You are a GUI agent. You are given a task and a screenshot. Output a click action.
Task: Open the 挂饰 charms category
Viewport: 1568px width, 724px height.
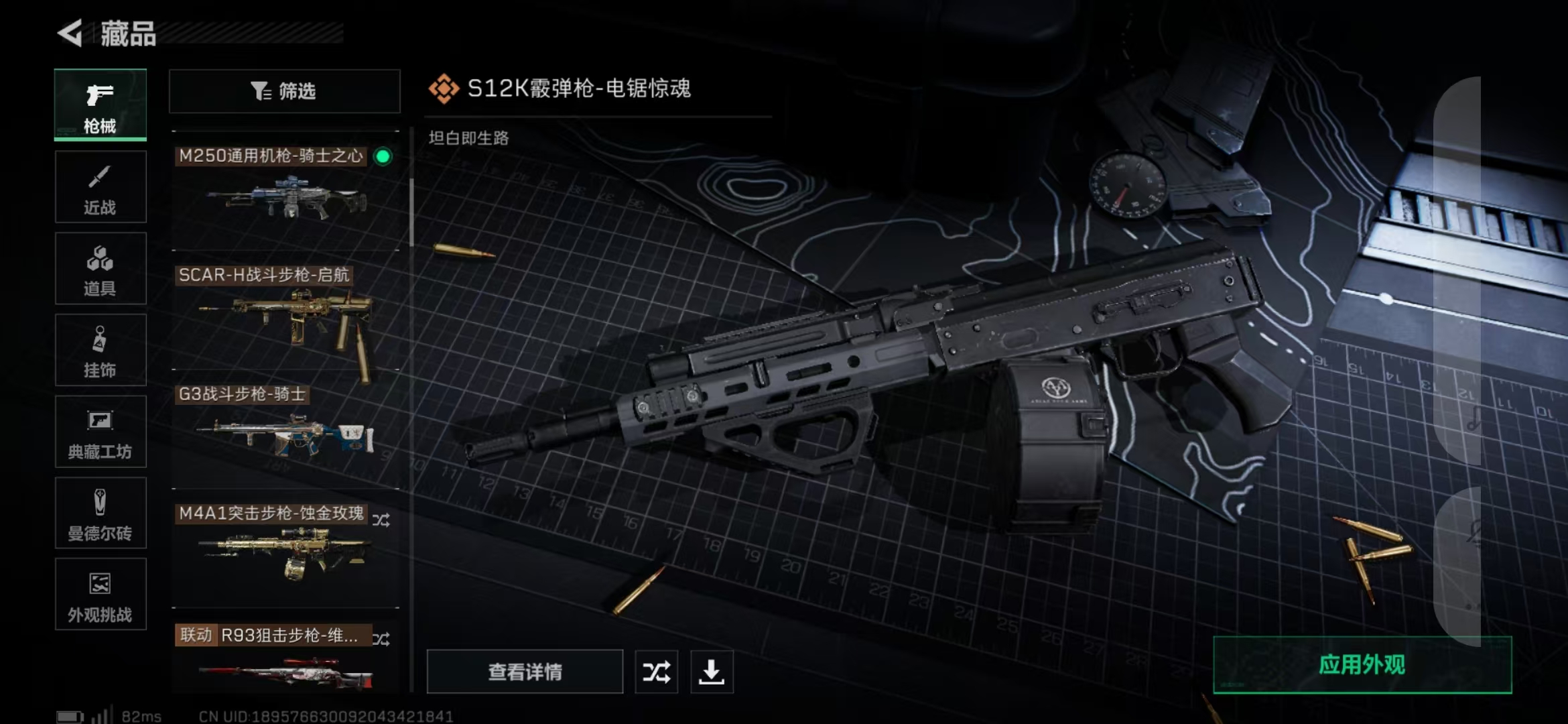pyautogui.click(x=100, y=350)
